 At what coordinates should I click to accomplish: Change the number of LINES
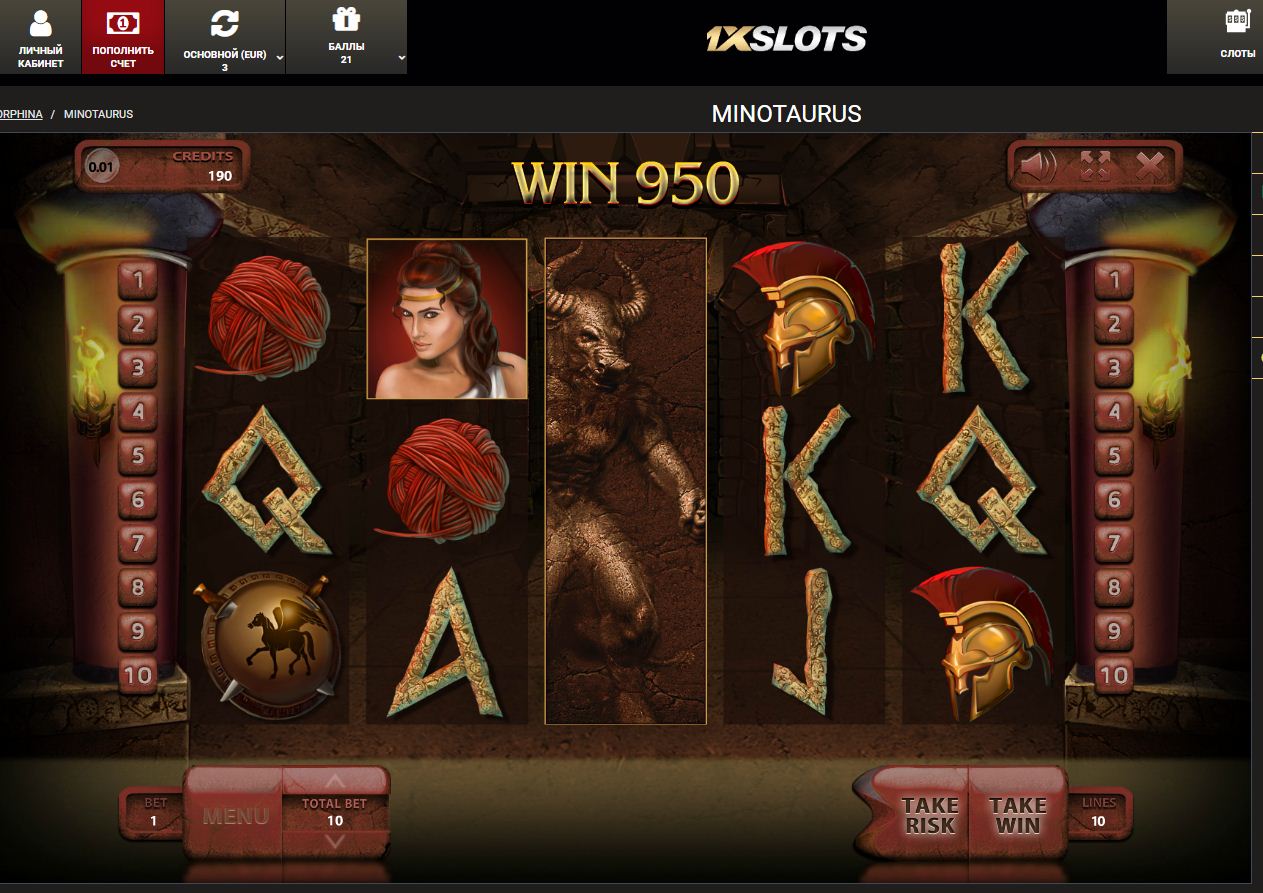coord(1098,812)
